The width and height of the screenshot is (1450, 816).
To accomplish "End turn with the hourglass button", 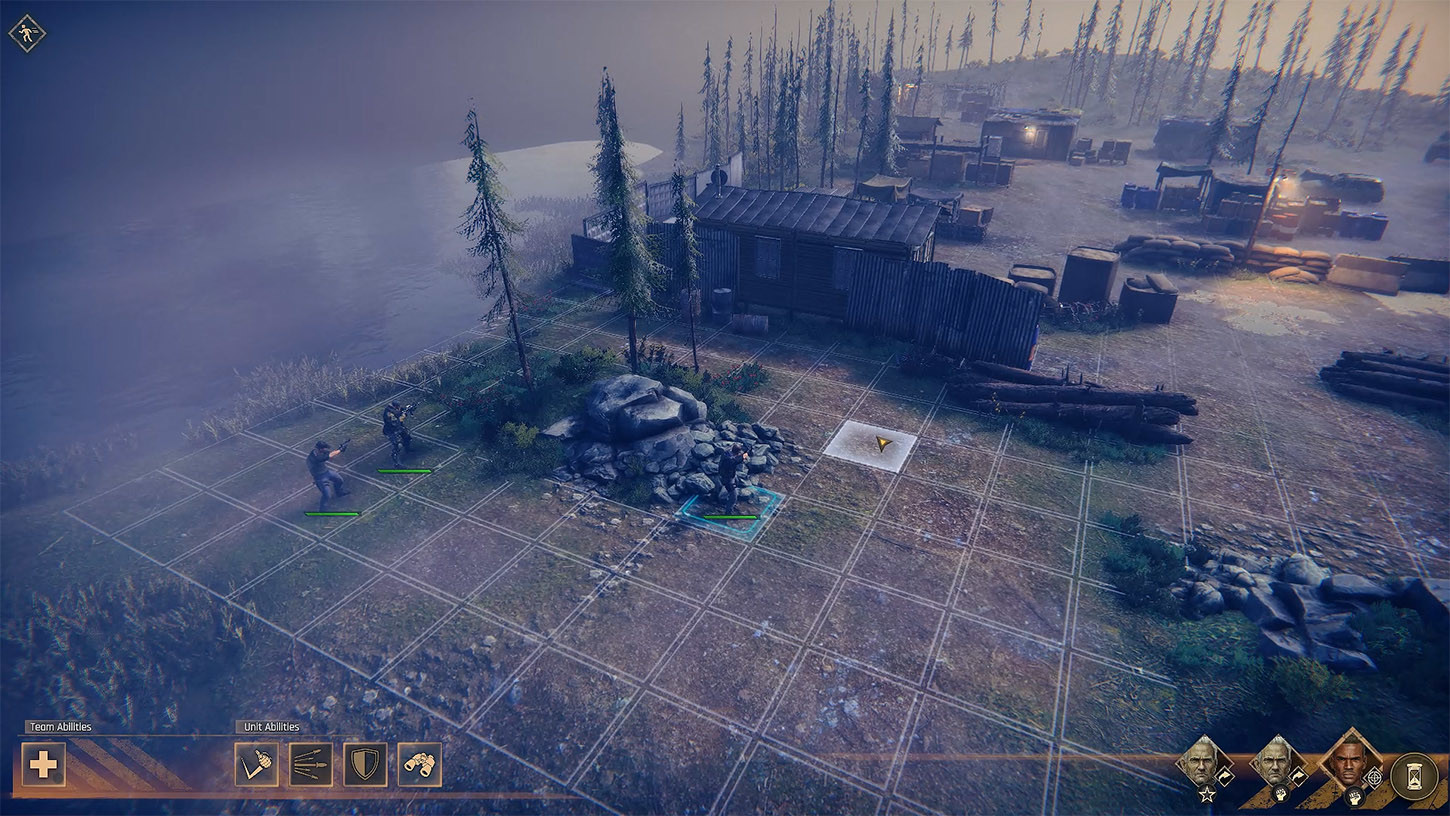I will click(x=1414, y=776).
